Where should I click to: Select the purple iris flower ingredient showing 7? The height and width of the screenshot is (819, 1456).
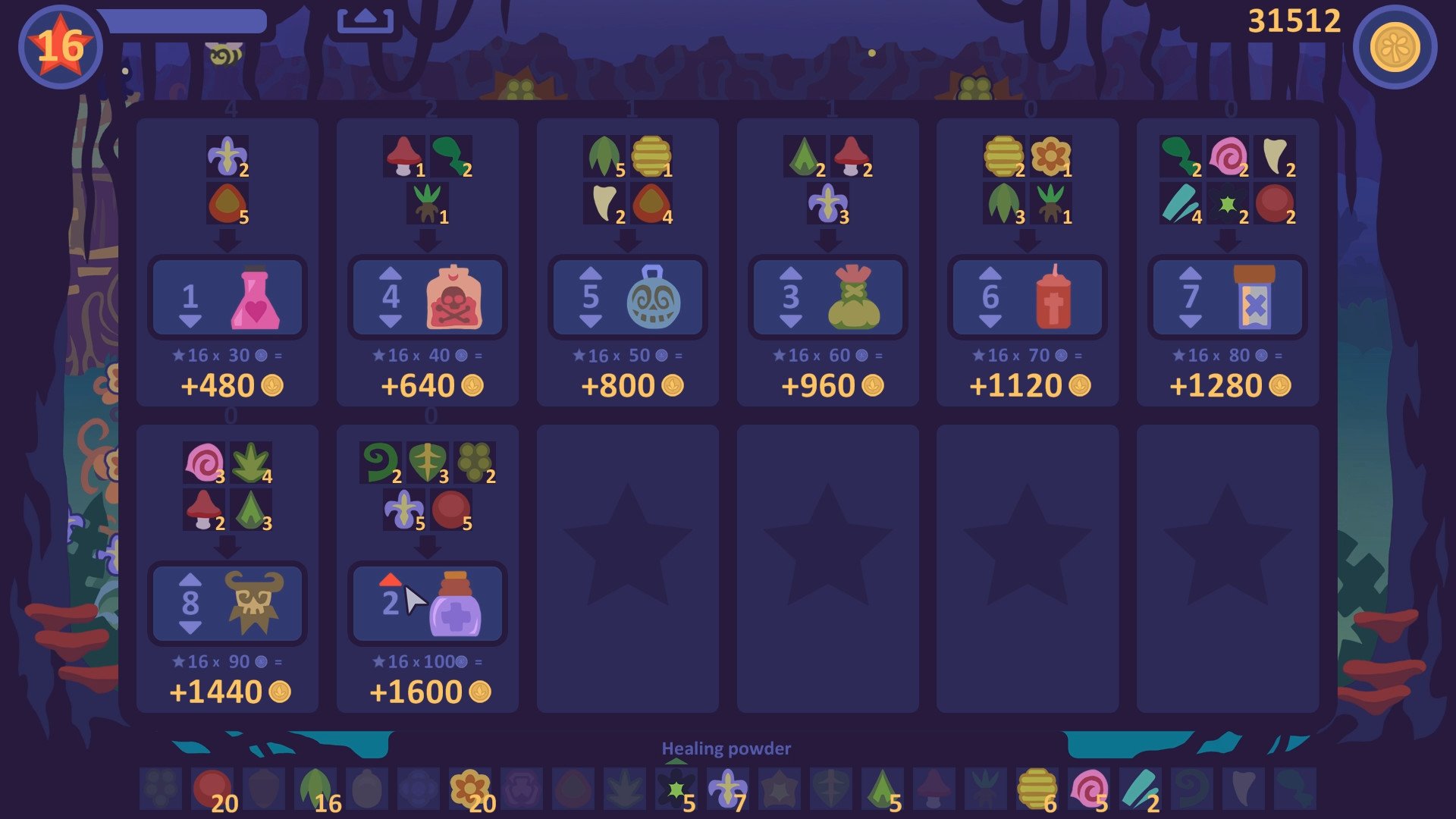pyautogui.click(x=726, y=788)
